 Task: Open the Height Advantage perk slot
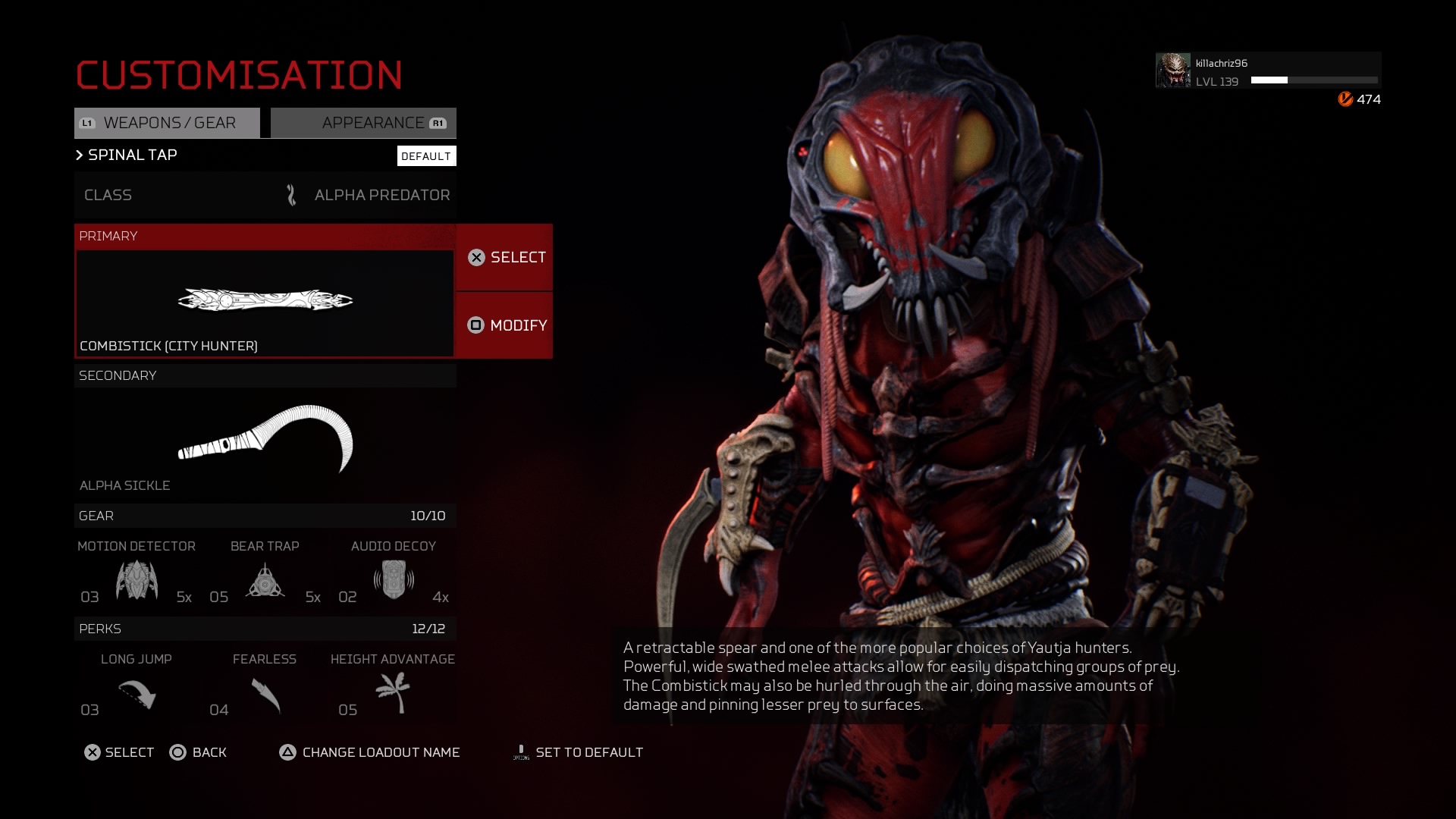tap(393, 693)
